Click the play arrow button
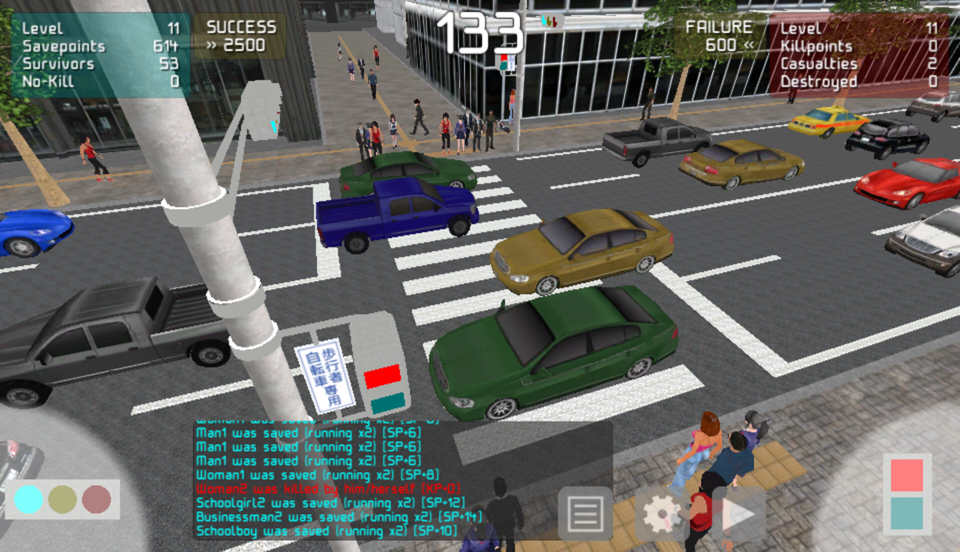This screenshot has height=552, width=960. 739,514
